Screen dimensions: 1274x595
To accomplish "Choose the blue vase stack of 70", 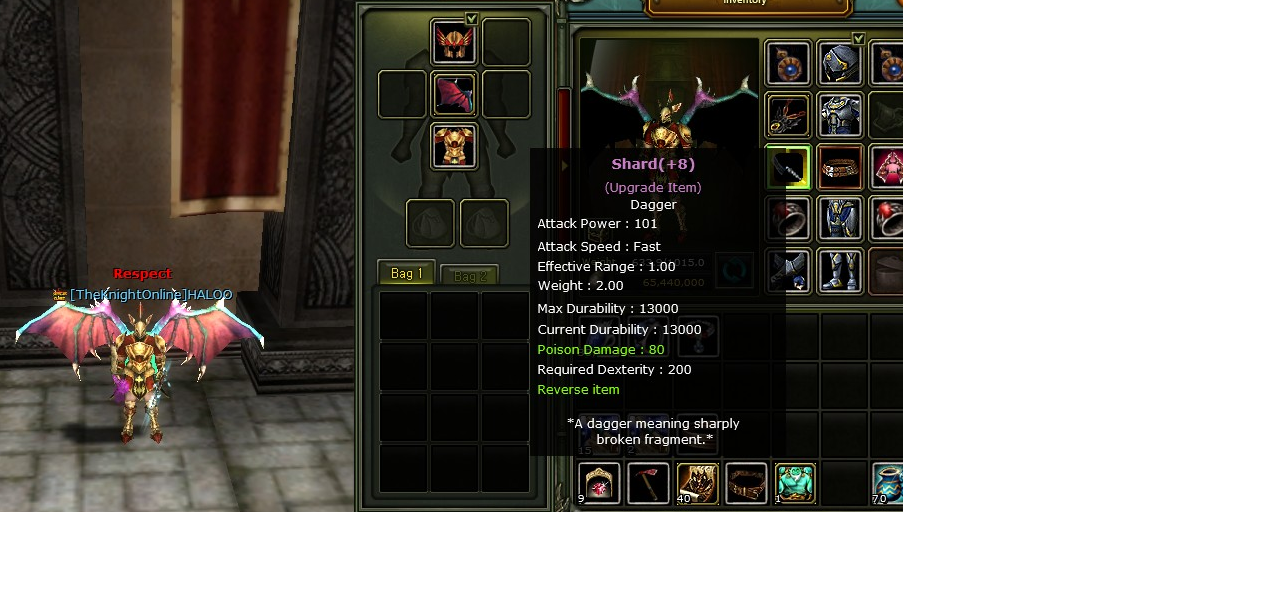I will [x=887, y=484].
